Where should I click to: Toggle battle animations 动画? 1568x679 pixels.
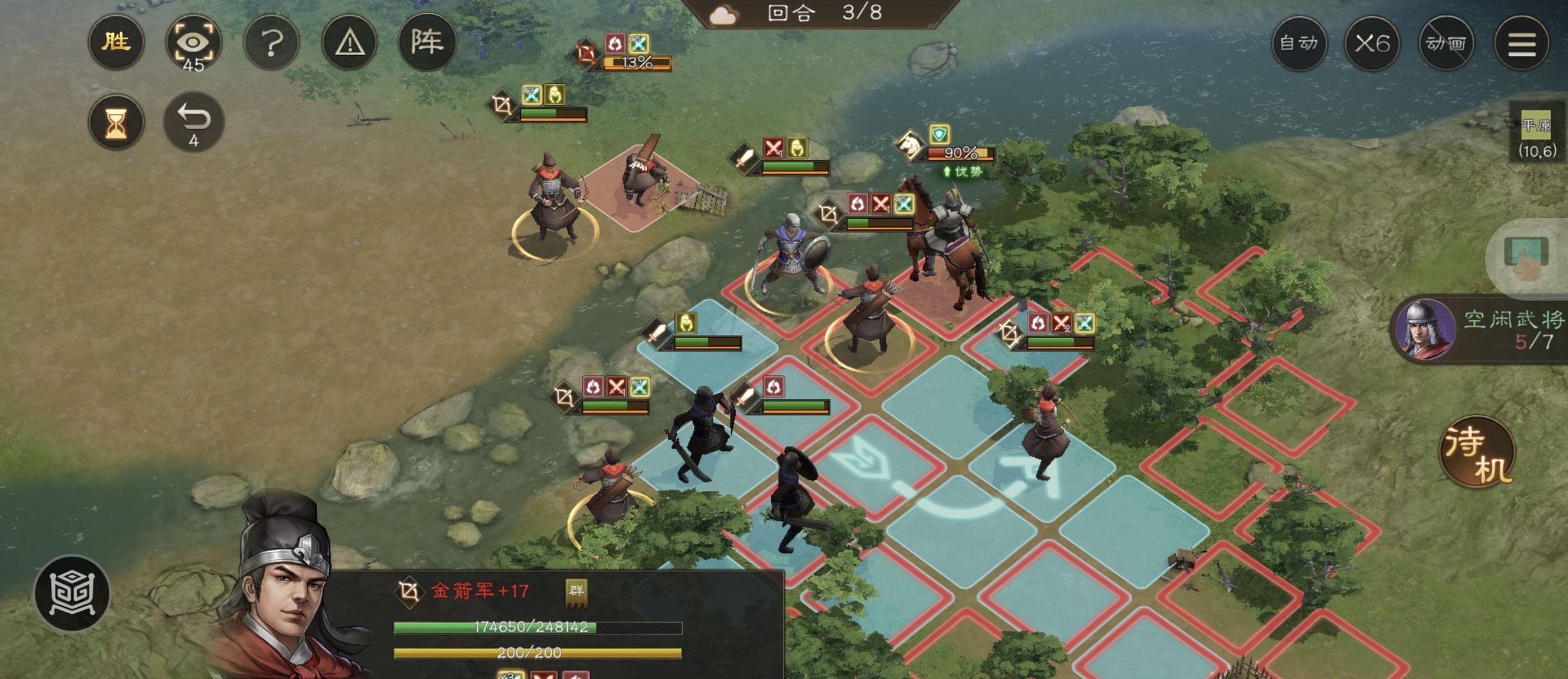click(1446, 44)
